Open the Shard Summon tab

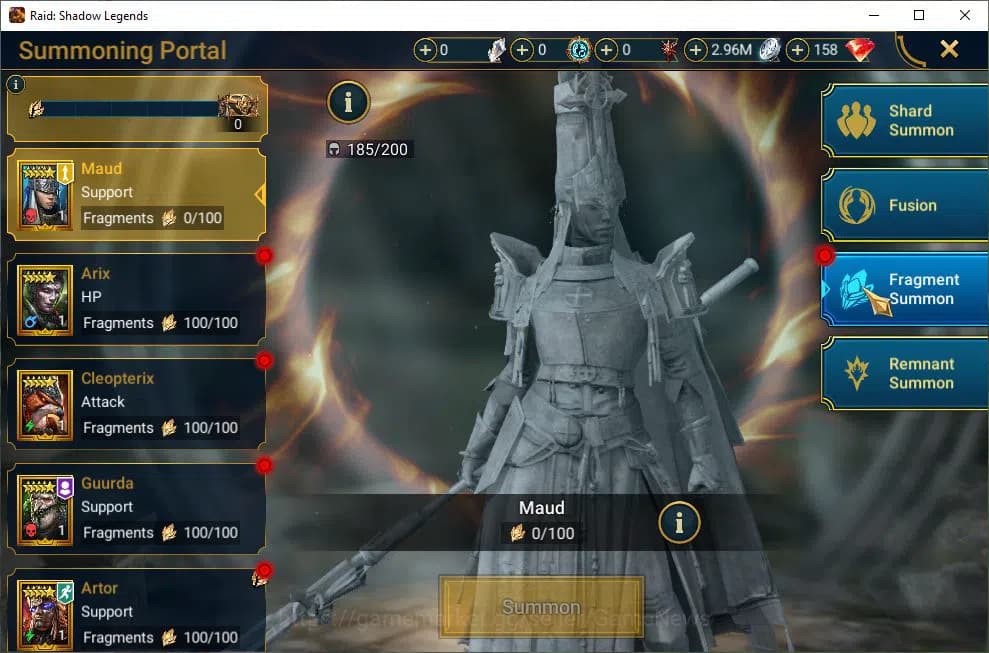(x=905, y=121)
